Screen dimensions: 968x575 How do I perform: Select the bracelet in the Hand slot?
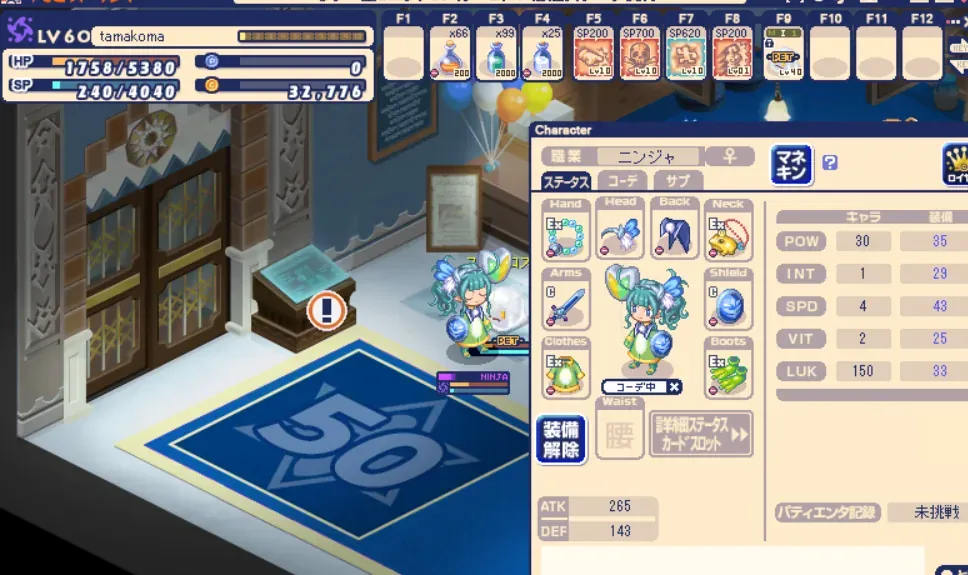tap(566, 236)
